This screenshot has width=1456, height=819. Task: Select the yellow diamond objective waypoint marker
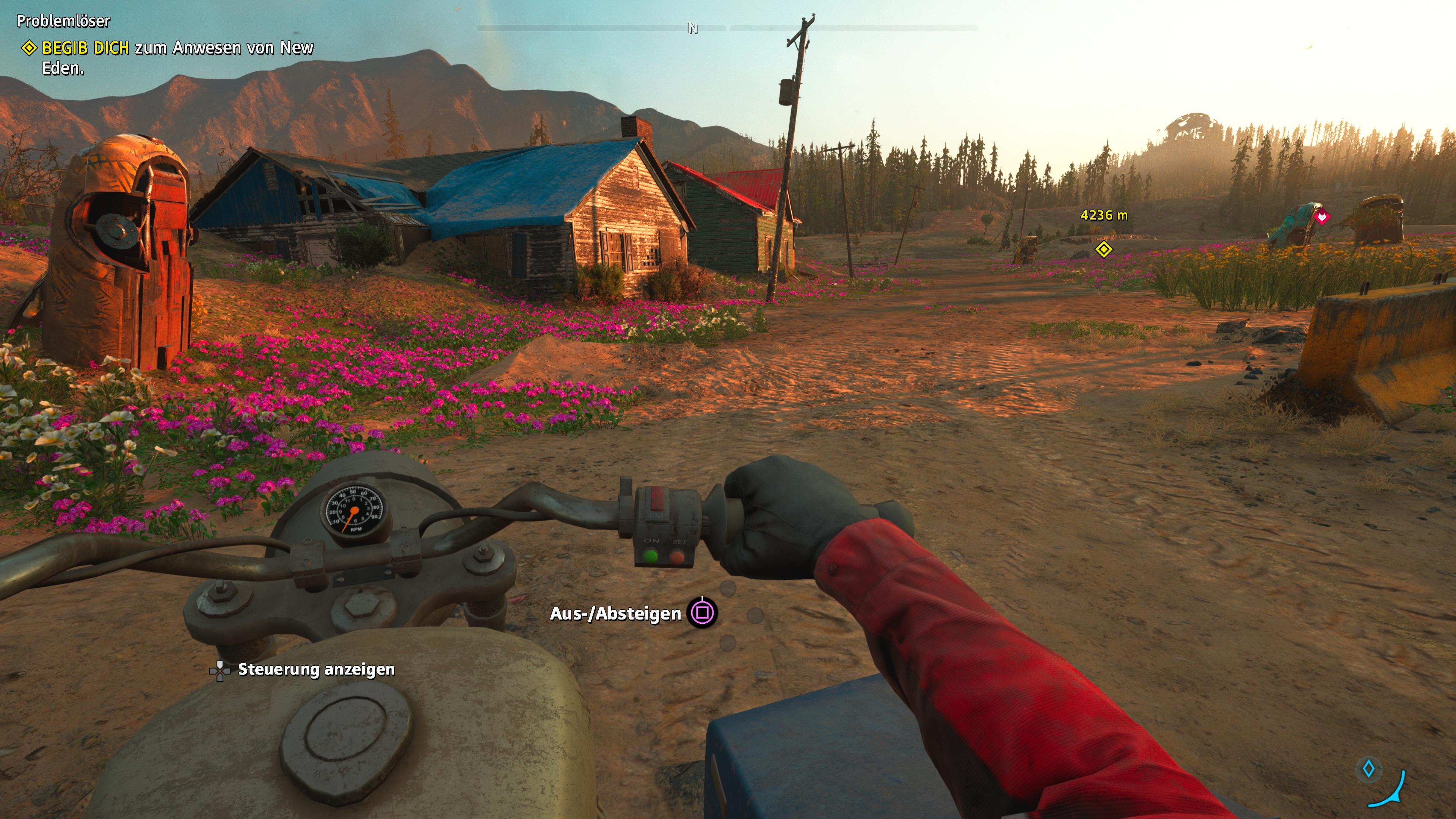[1103, 249]
